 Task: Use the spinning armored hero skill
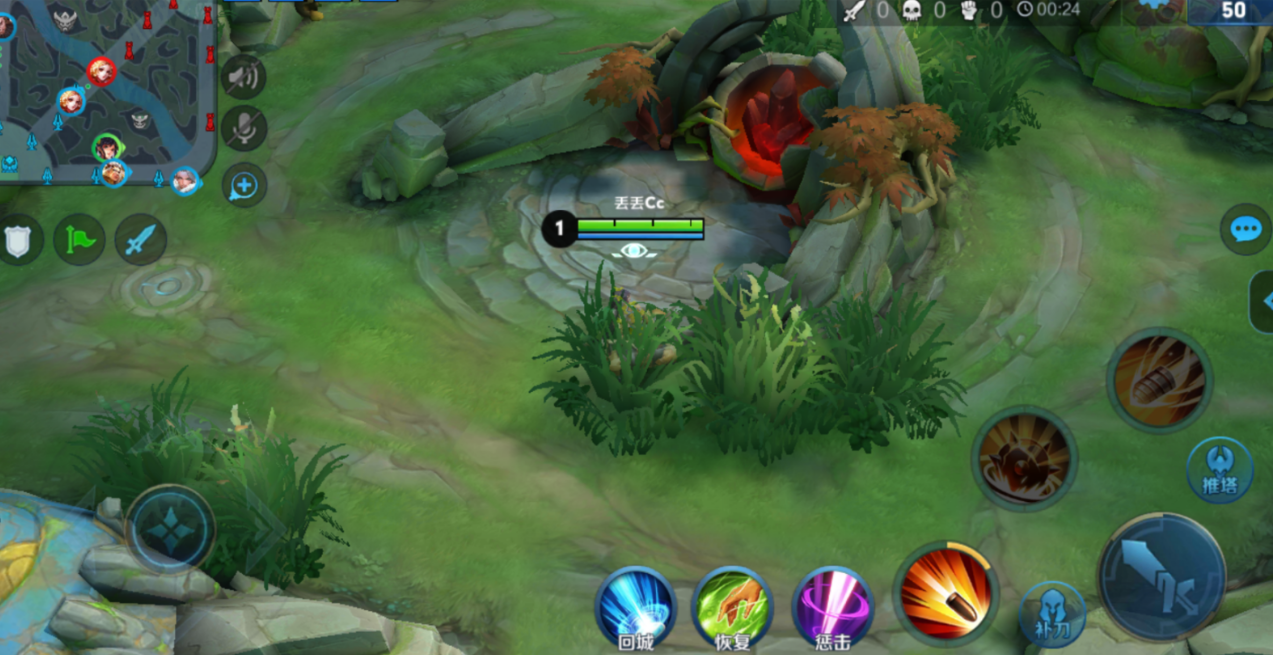1024,458
